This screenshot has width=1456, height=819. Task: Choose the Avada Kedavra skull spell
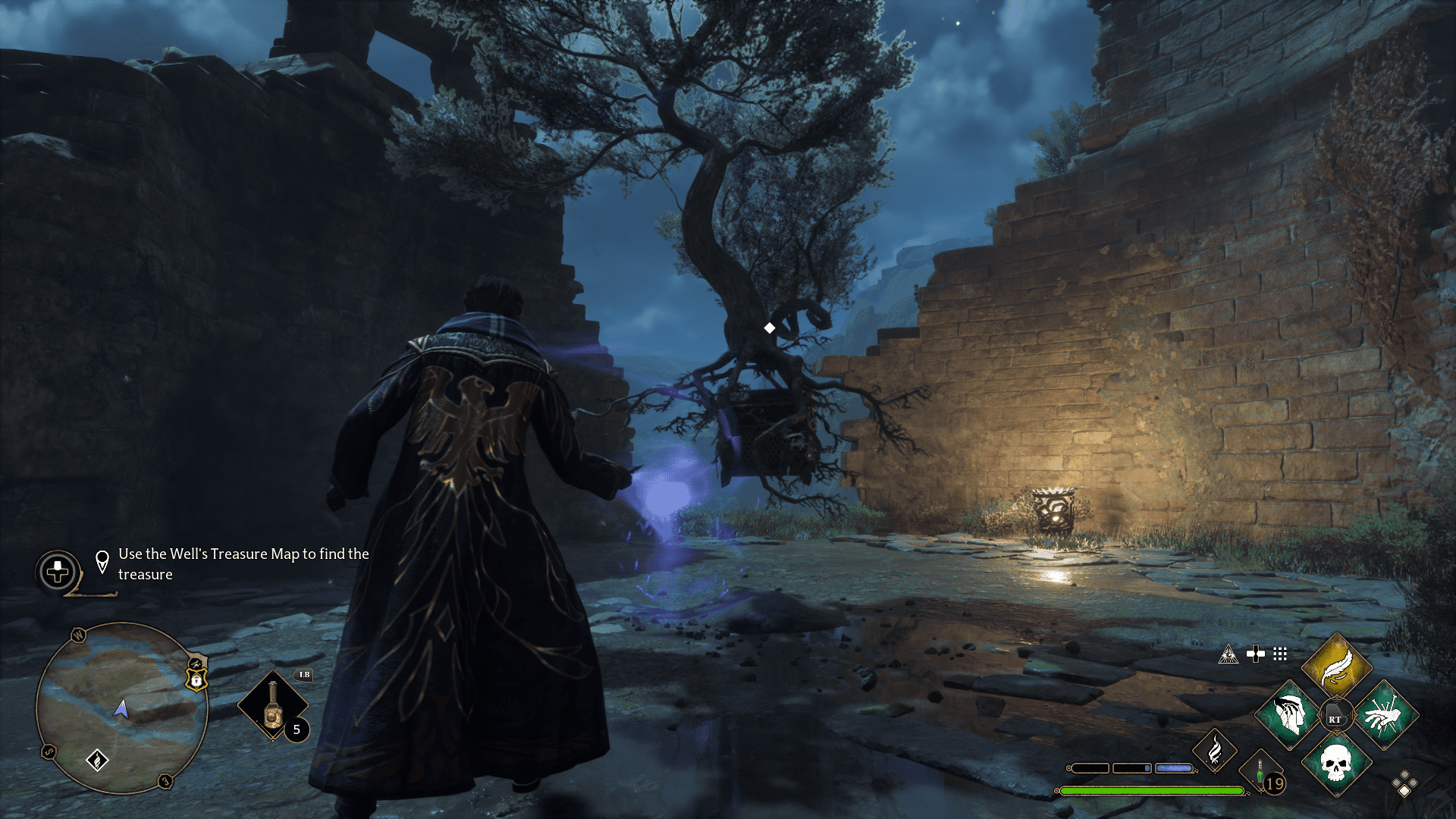click(1336, 762)
